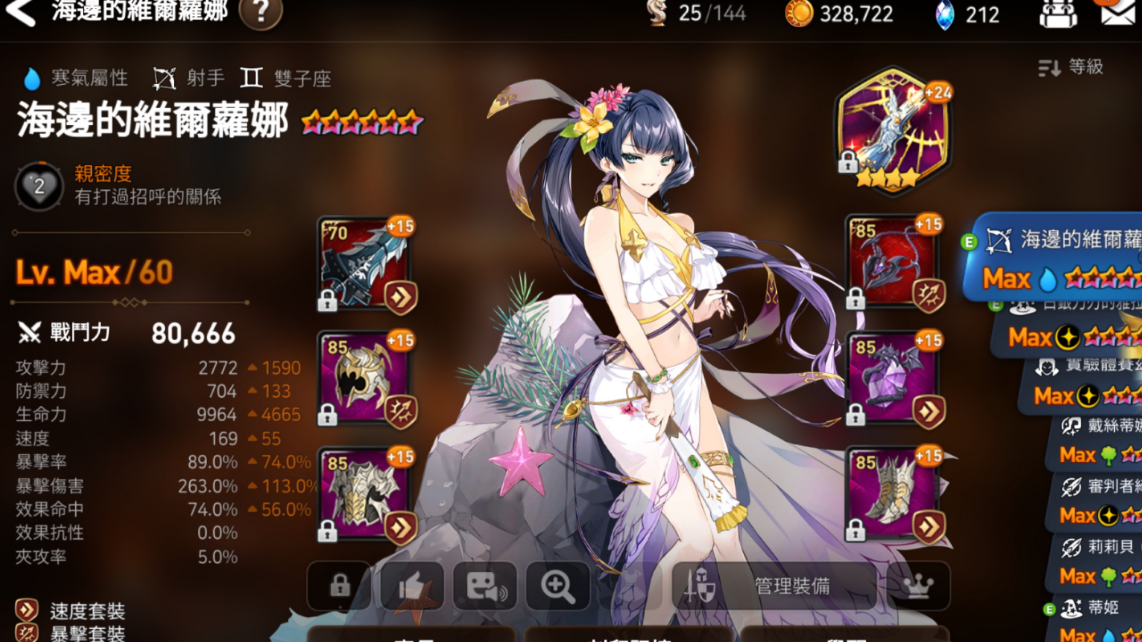
Task: Open the mail envelope icon
Action: point(1122,12)
